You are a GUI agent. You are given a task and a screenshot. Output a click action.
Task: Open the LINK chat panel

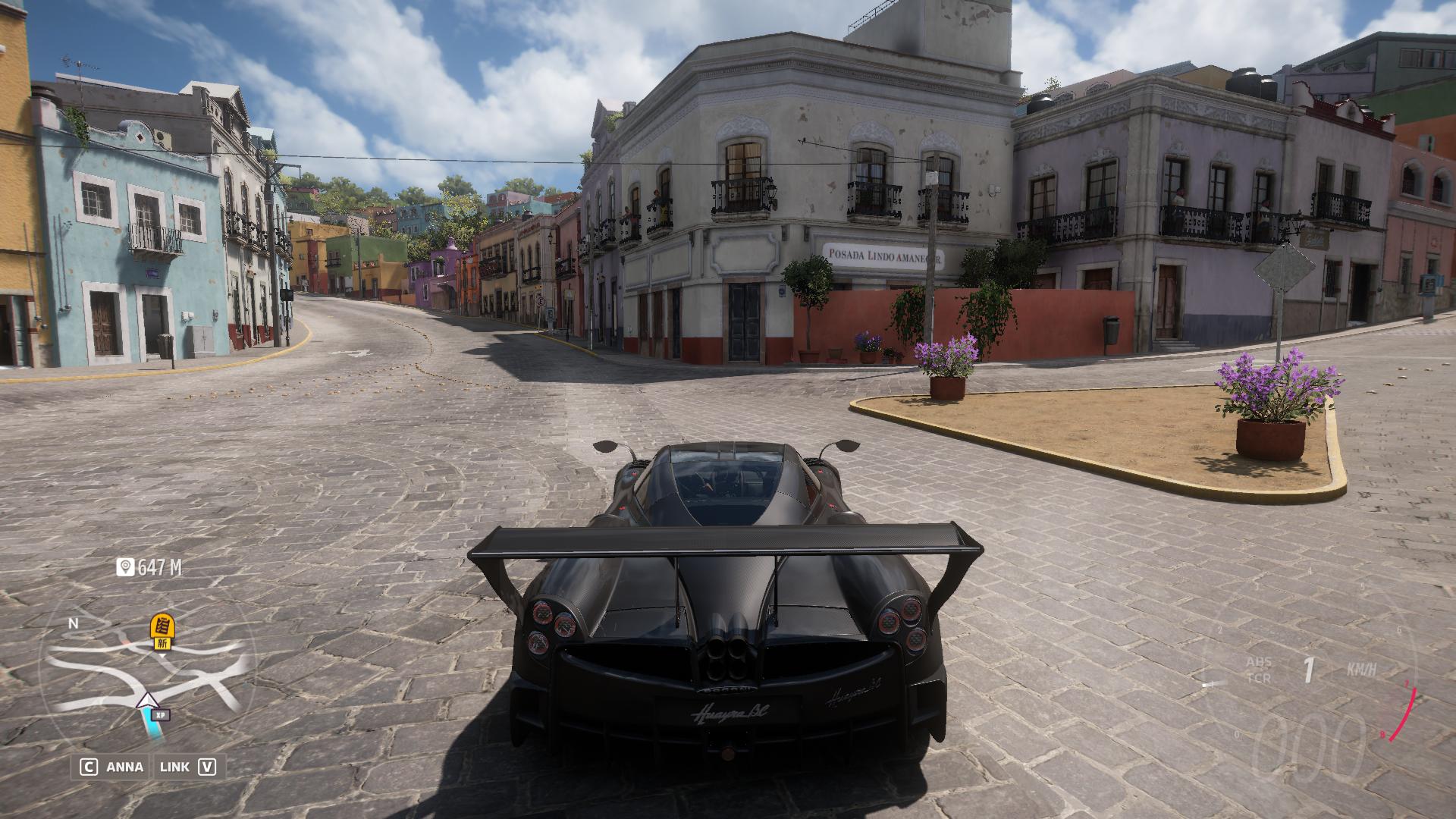coord(187,767)
